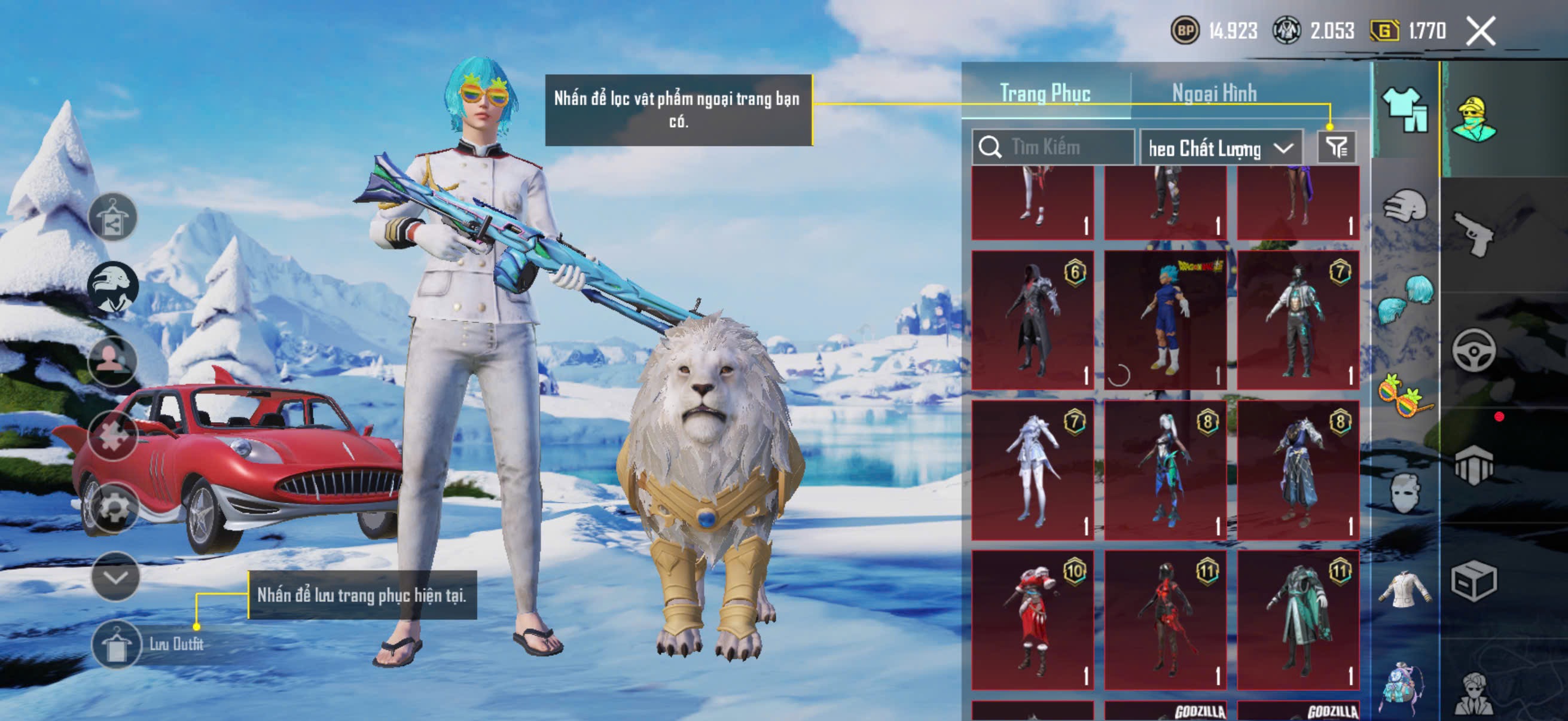Close the inventory screen
Image resolution: width=1568 pixels, height=721 pixels.
pos(1480,31)
